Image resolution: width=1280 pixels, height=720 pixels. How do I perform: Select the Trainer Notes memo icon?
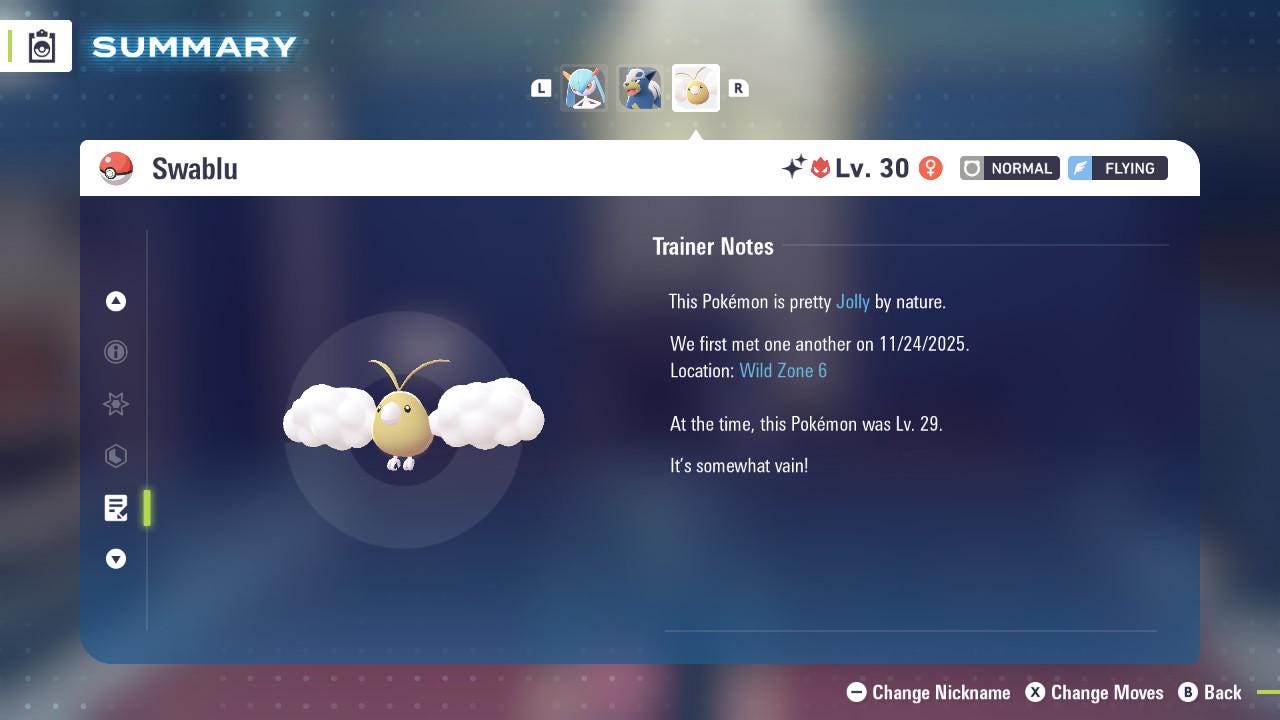coord(116,508)
